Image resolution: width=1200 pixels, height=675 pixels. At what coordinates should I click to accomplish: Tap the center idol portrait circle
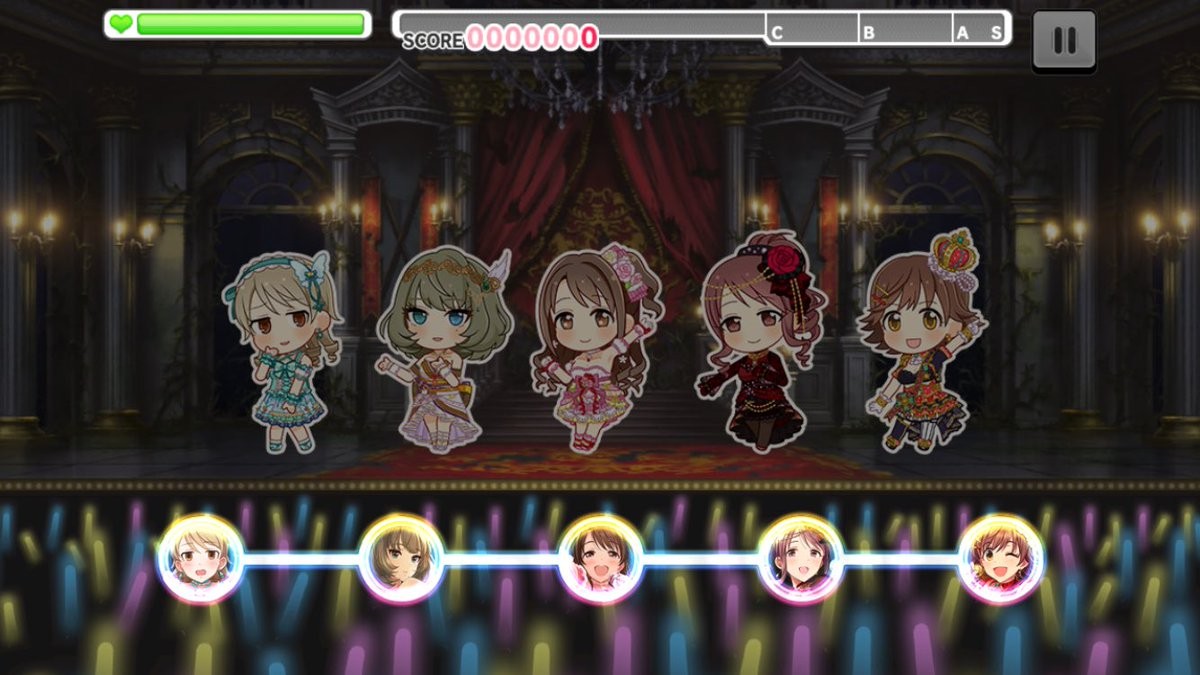coord(600,559)
